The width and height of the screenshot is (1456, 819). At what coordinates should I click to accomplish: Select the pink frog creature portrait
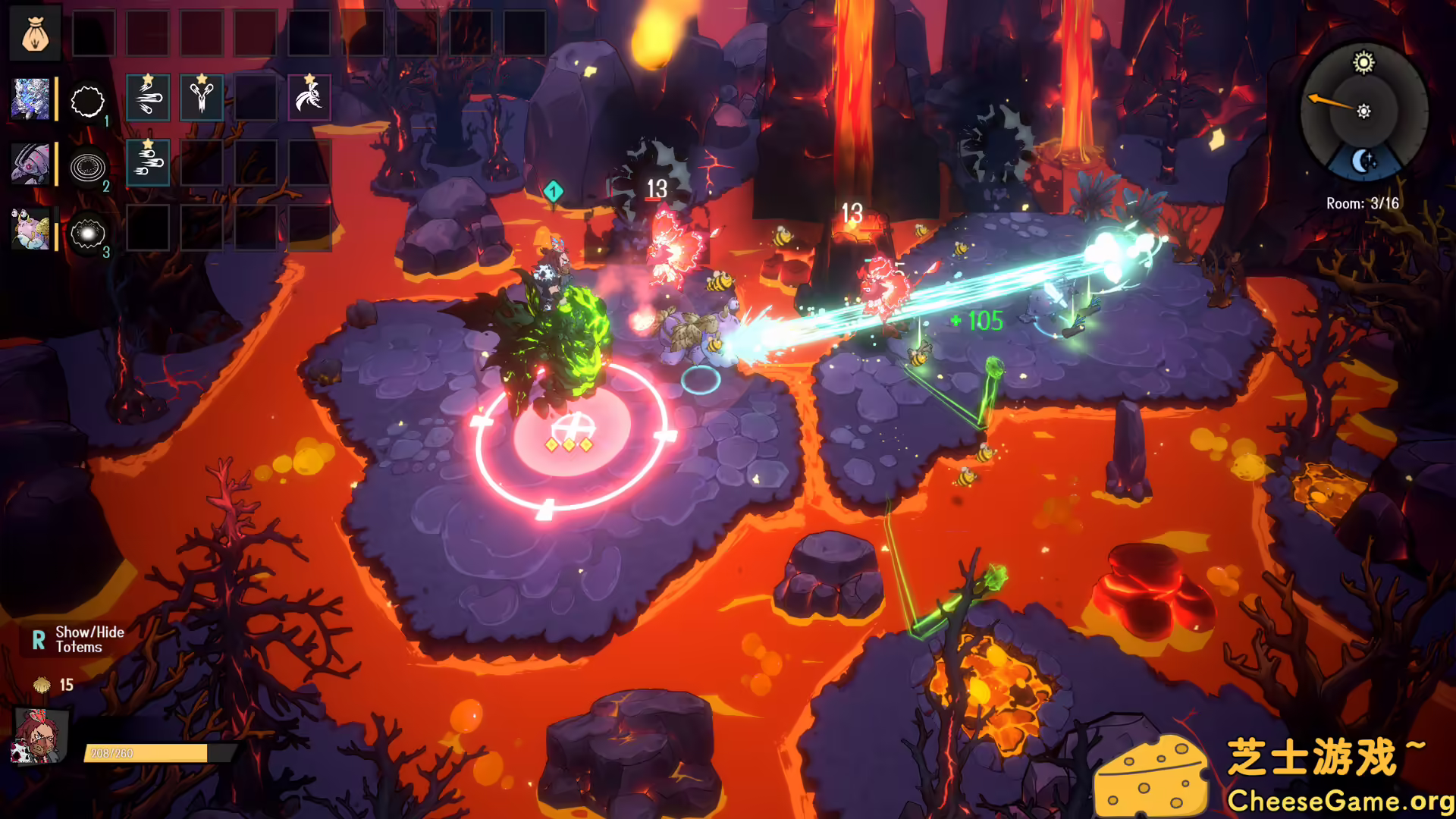click(31, 229)
